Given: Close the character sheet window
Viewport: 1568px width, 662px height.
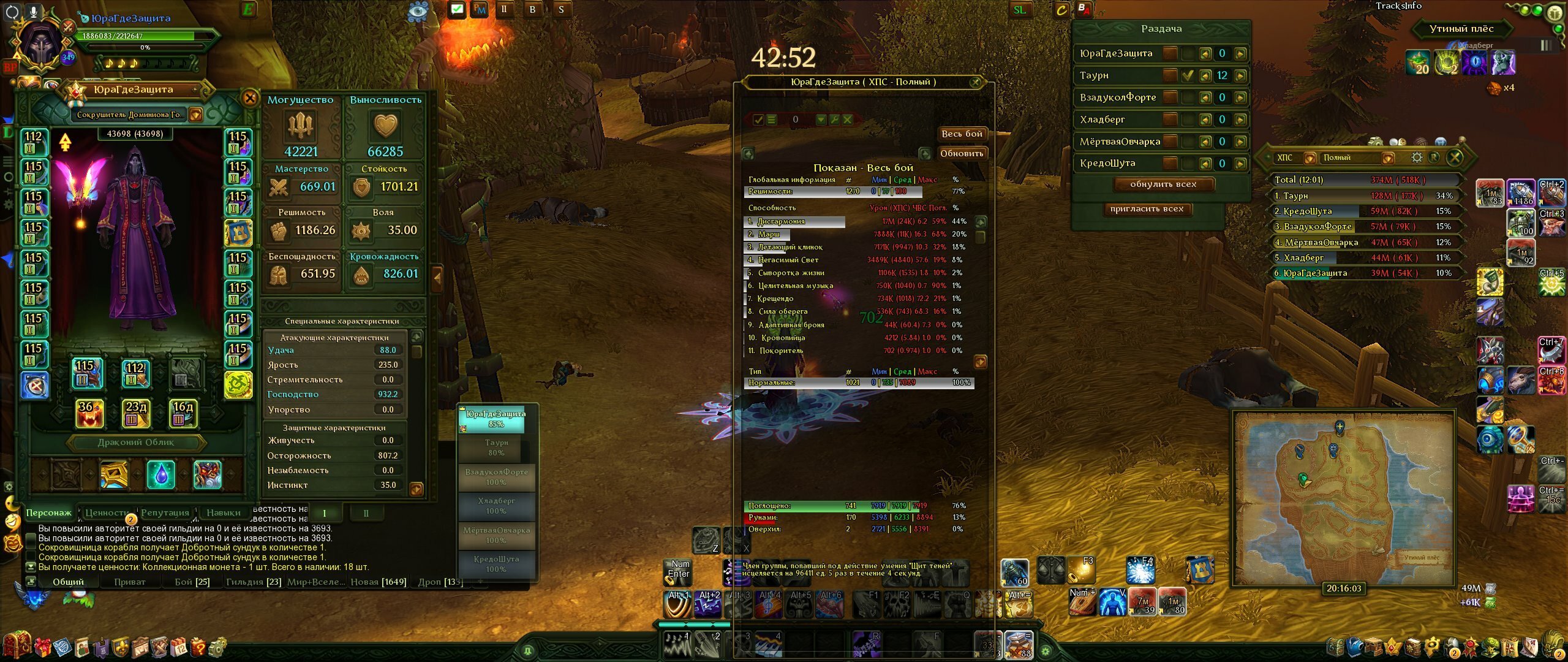Looking at the screenshot, I should point(250,98).
